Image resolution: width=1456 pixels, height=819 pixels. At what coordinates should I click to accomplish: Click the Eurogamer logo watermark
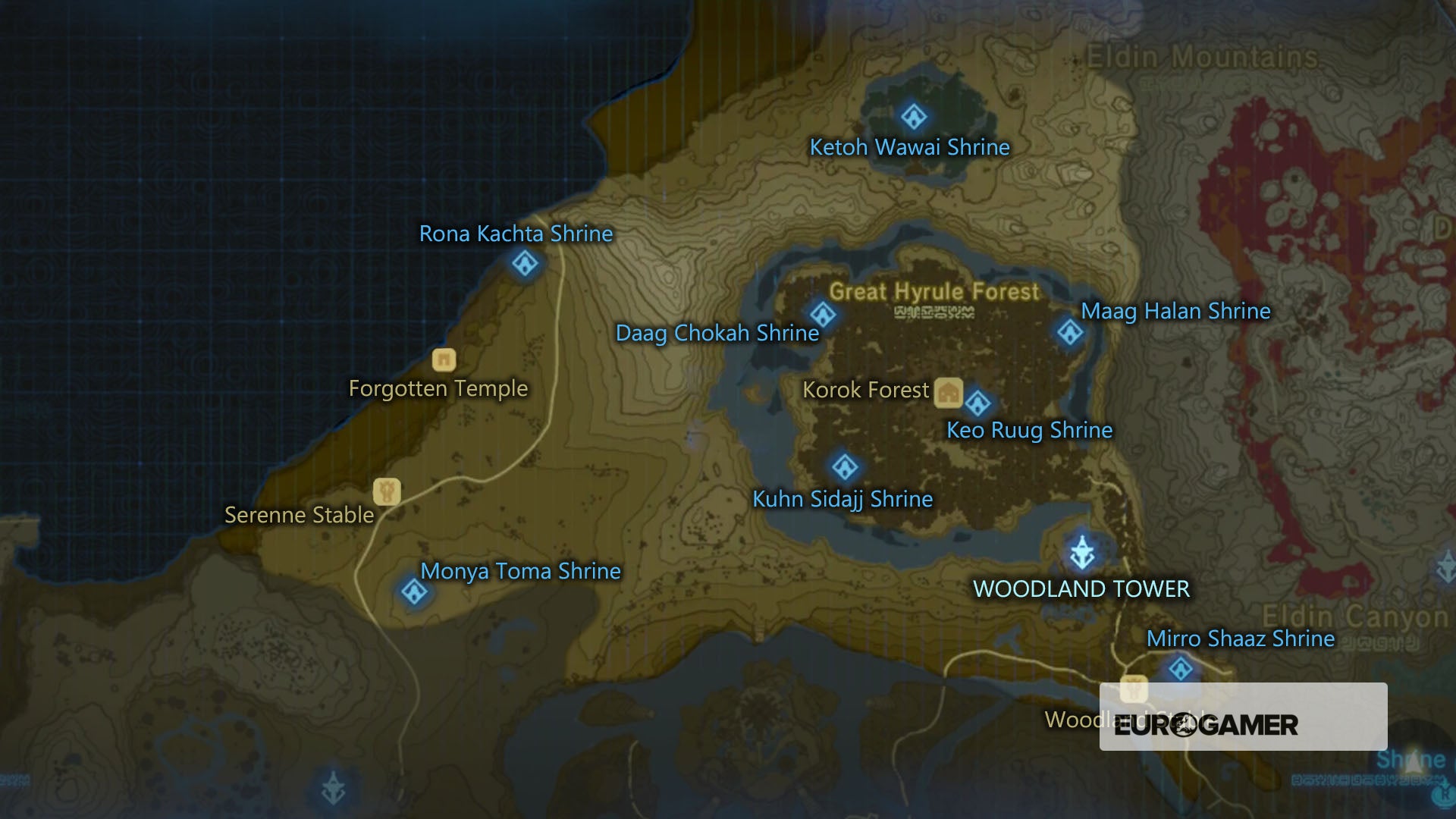pos(1204,726)
